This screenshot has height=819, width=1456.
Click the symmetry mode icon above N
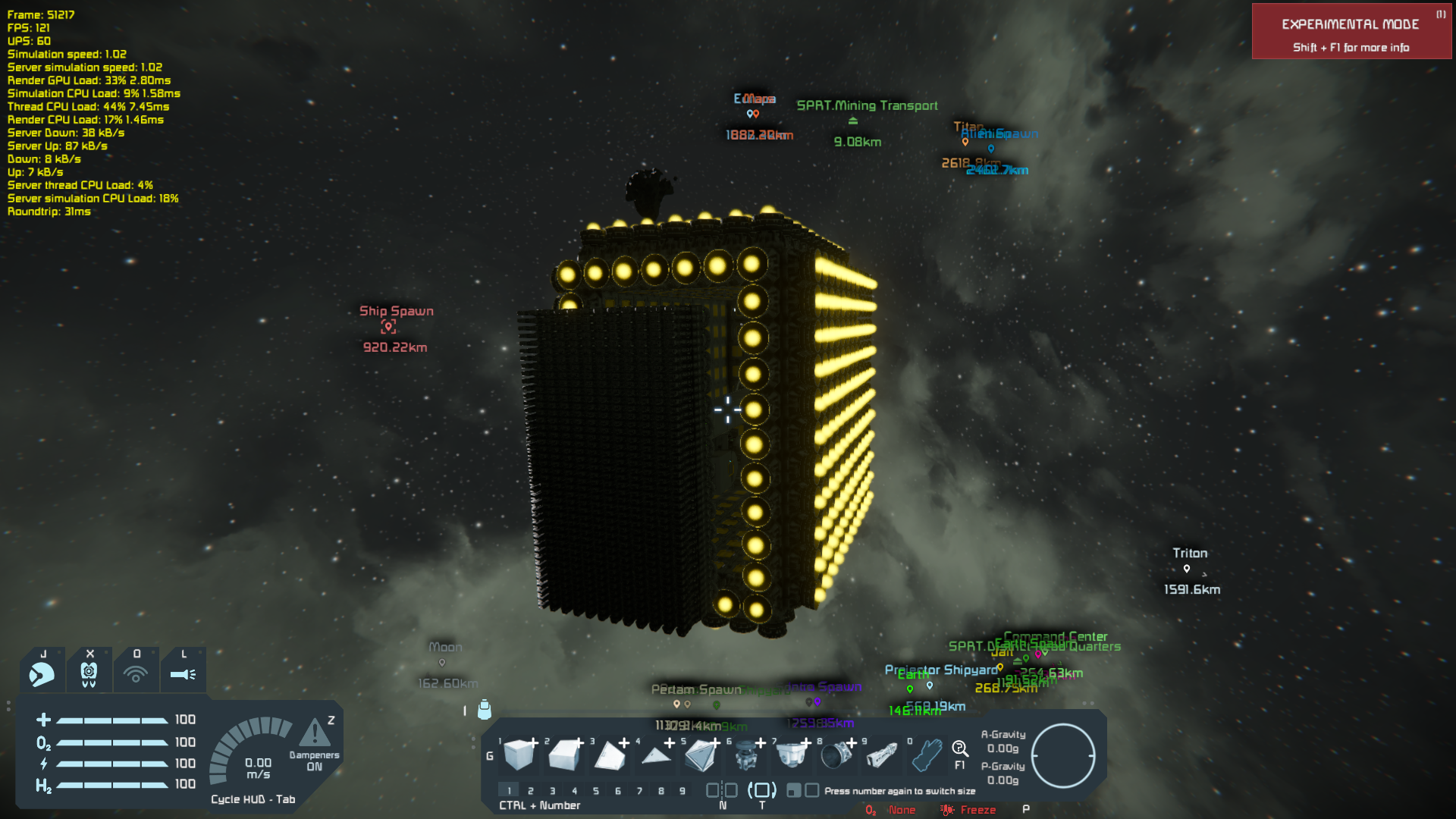(x=722, y=790)
